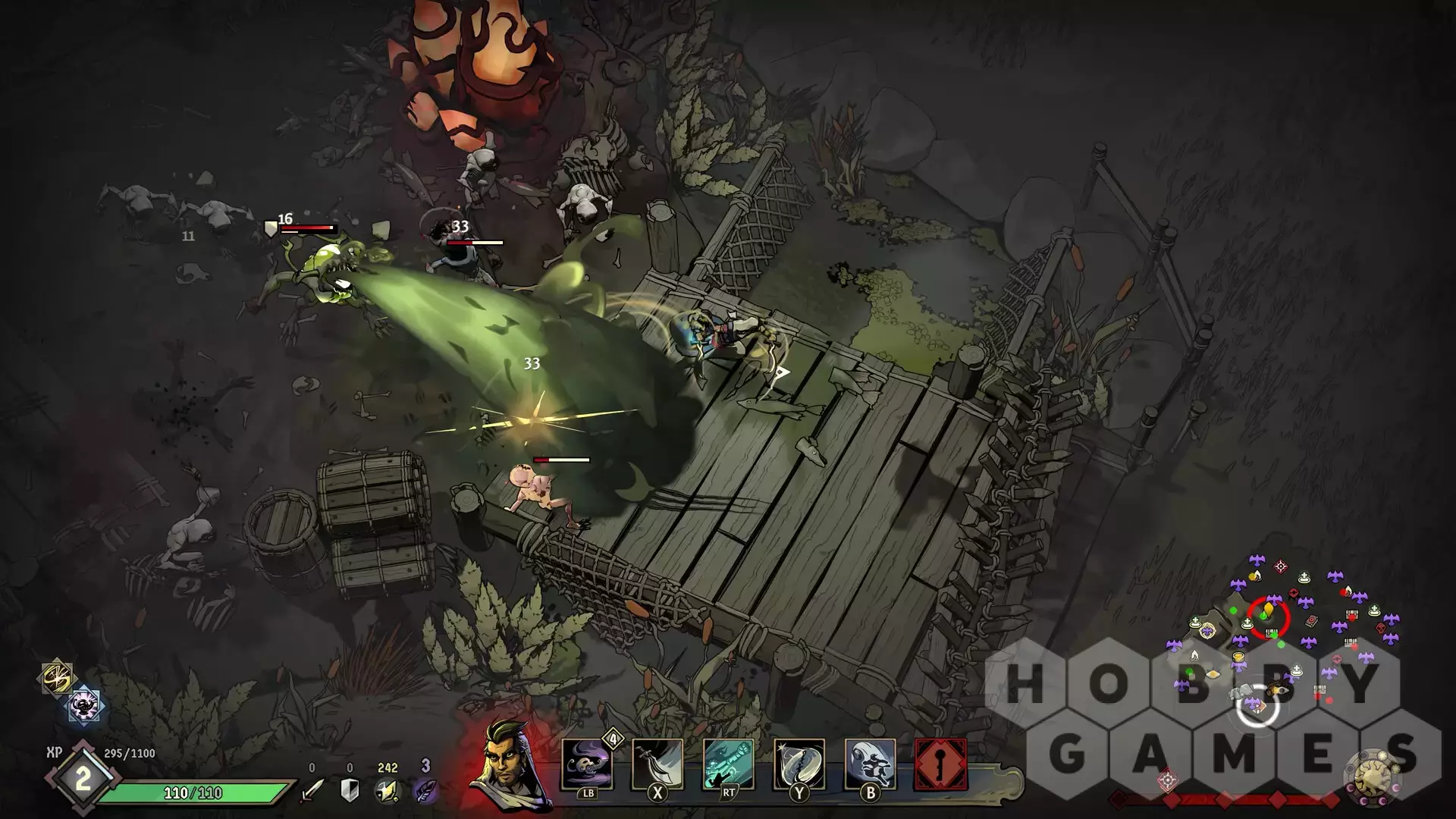Click the sun and moon day cycle dial
This screenshot has height=819, width=1456.
pyautogui.click(x=1373, y=776)
